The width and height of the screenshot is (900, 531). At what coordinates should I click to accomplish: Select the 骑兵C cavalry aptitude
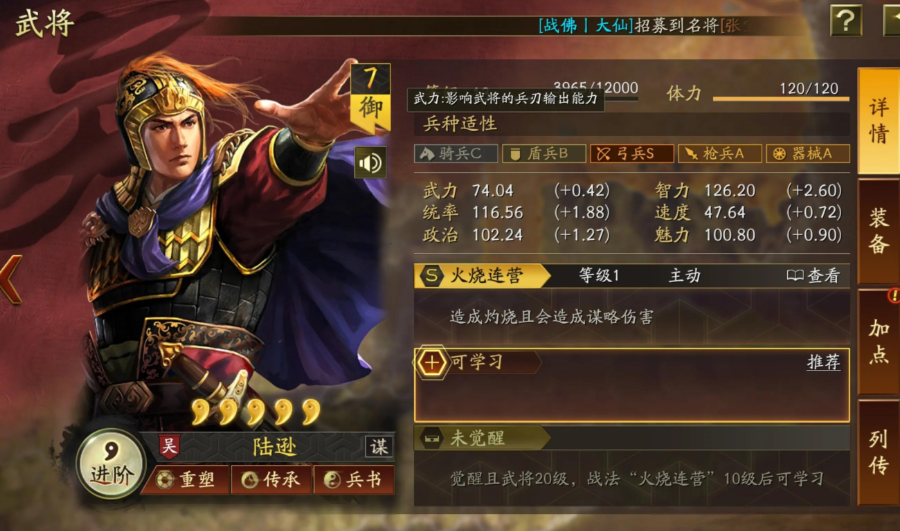(455, 154)
